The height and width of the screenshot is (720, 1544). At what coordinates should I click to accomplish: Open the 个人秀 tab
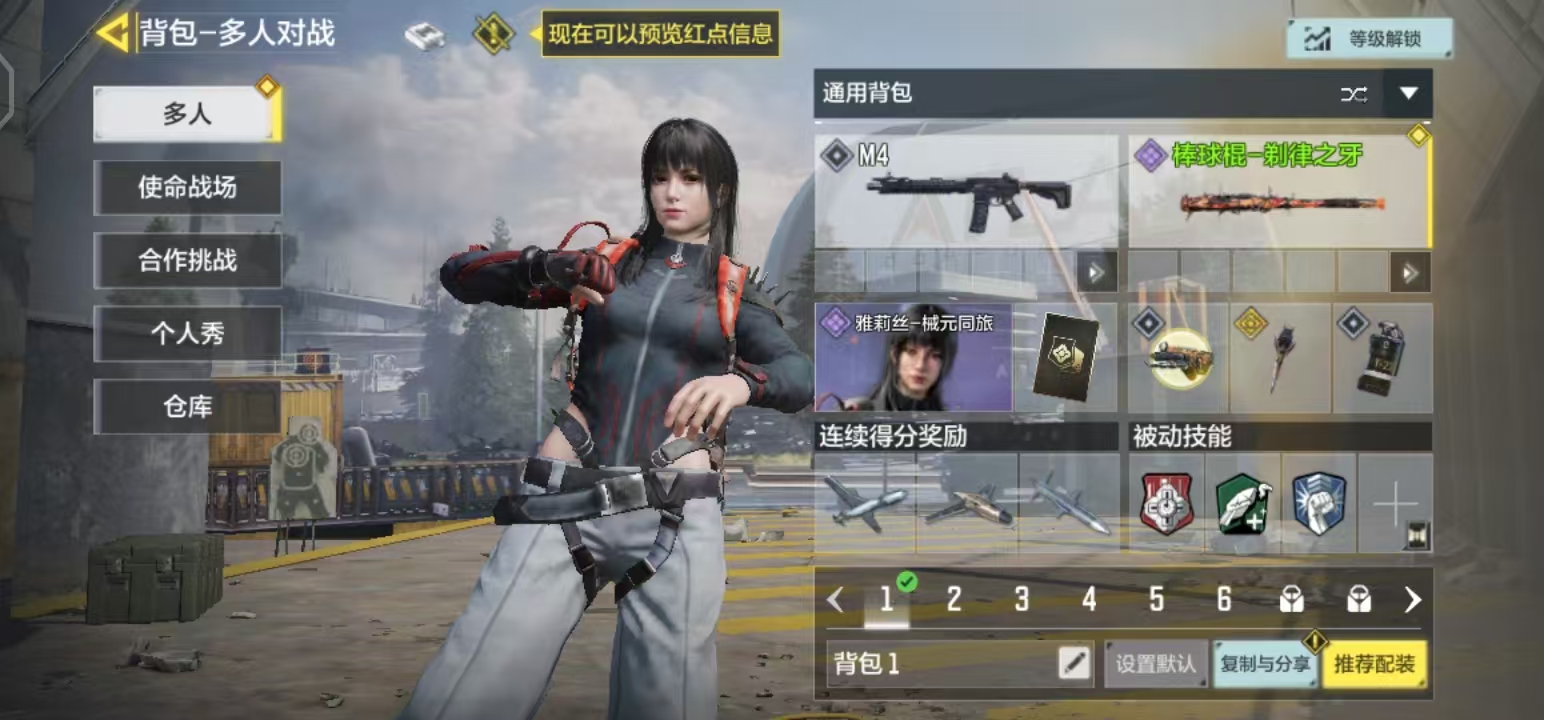[x=187, y=334]
